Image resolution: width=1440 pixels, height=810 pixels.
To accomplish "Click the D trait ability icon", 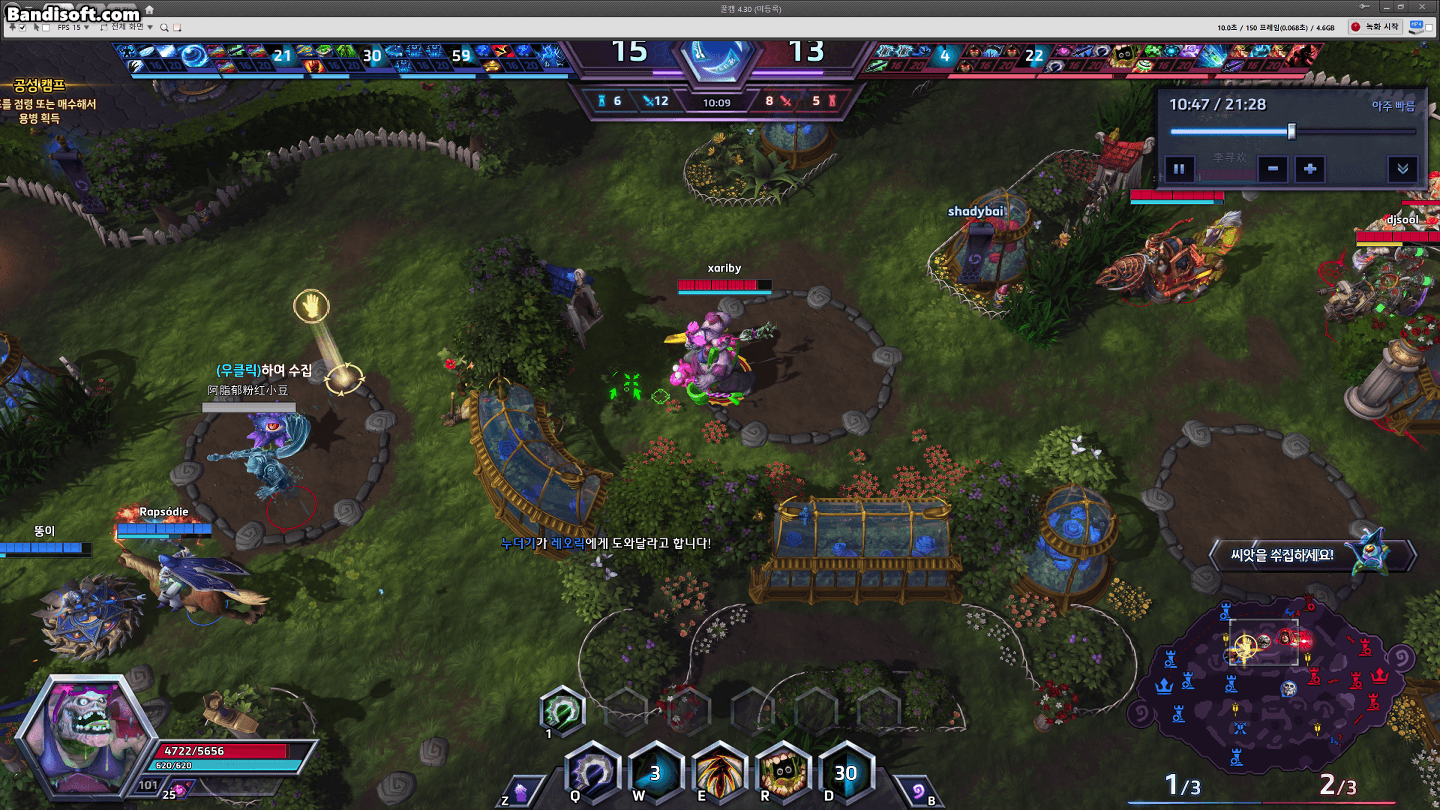I will click(x=846, y=773).
